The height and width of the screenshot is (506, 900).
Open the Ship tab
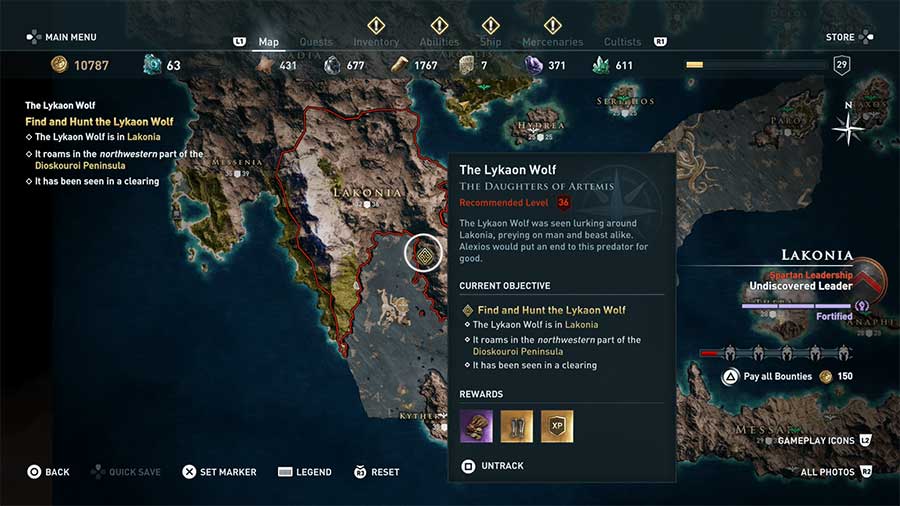coord(490,42)
